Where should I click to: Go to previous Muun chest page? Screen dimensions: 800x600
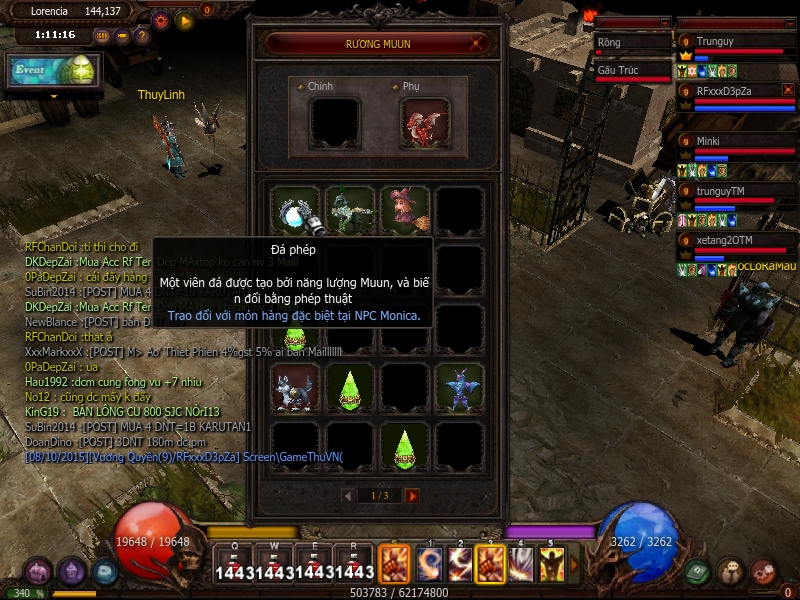[x=348, y=495]
